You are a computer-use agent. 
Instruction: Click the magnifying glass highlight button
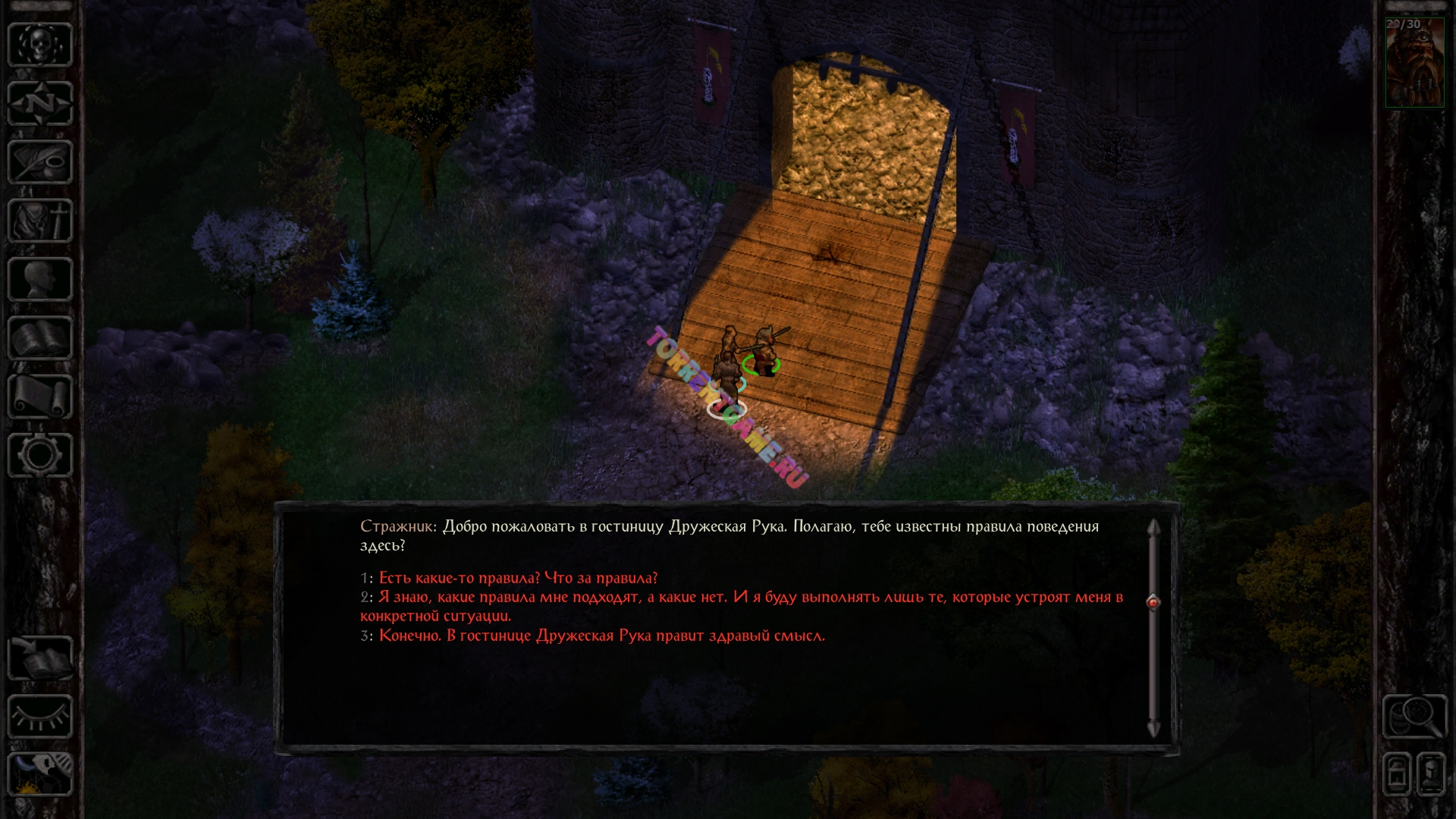(1414, 716)
